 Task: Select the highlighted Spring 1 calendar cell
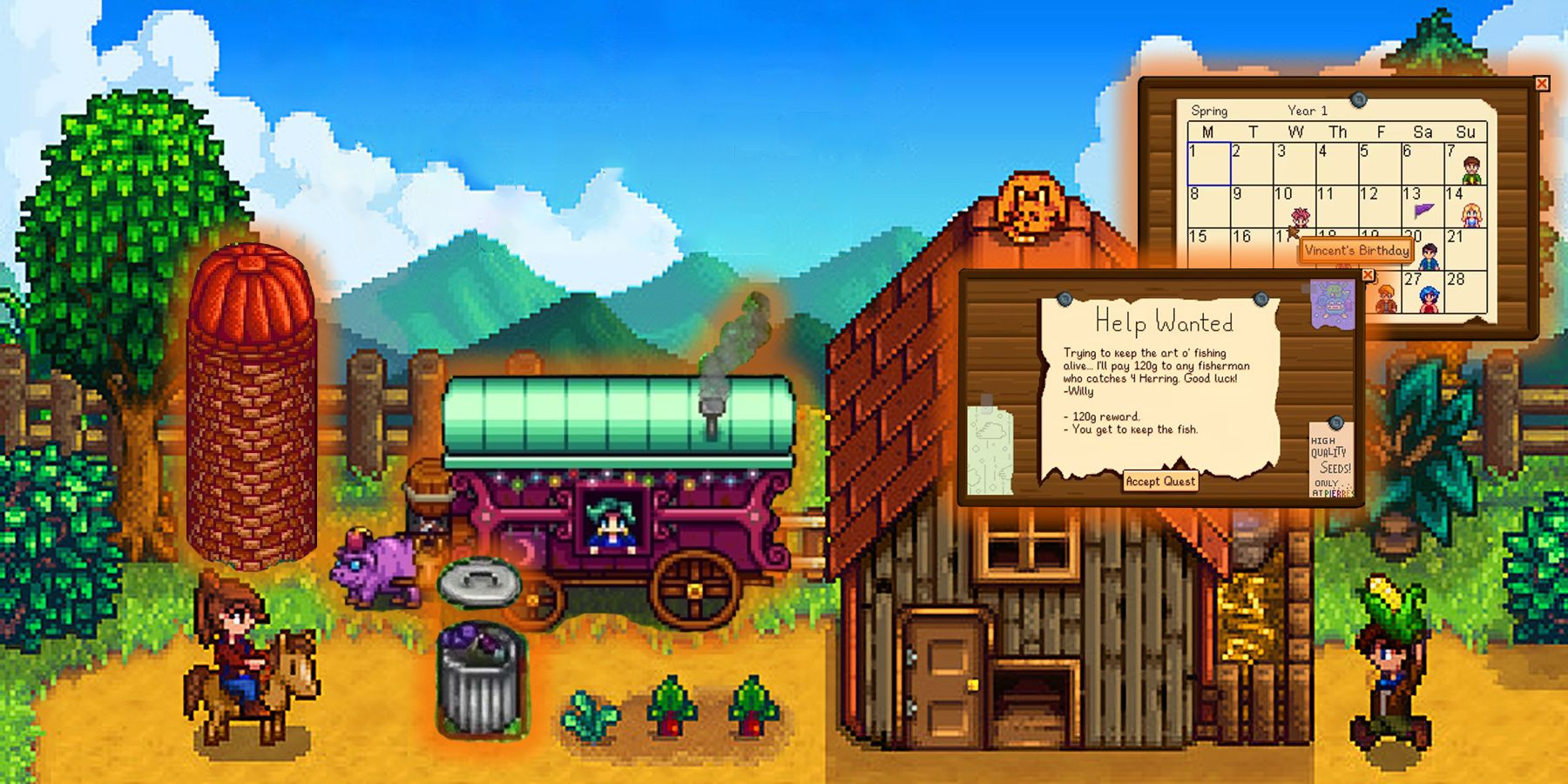pos(1208,163)
